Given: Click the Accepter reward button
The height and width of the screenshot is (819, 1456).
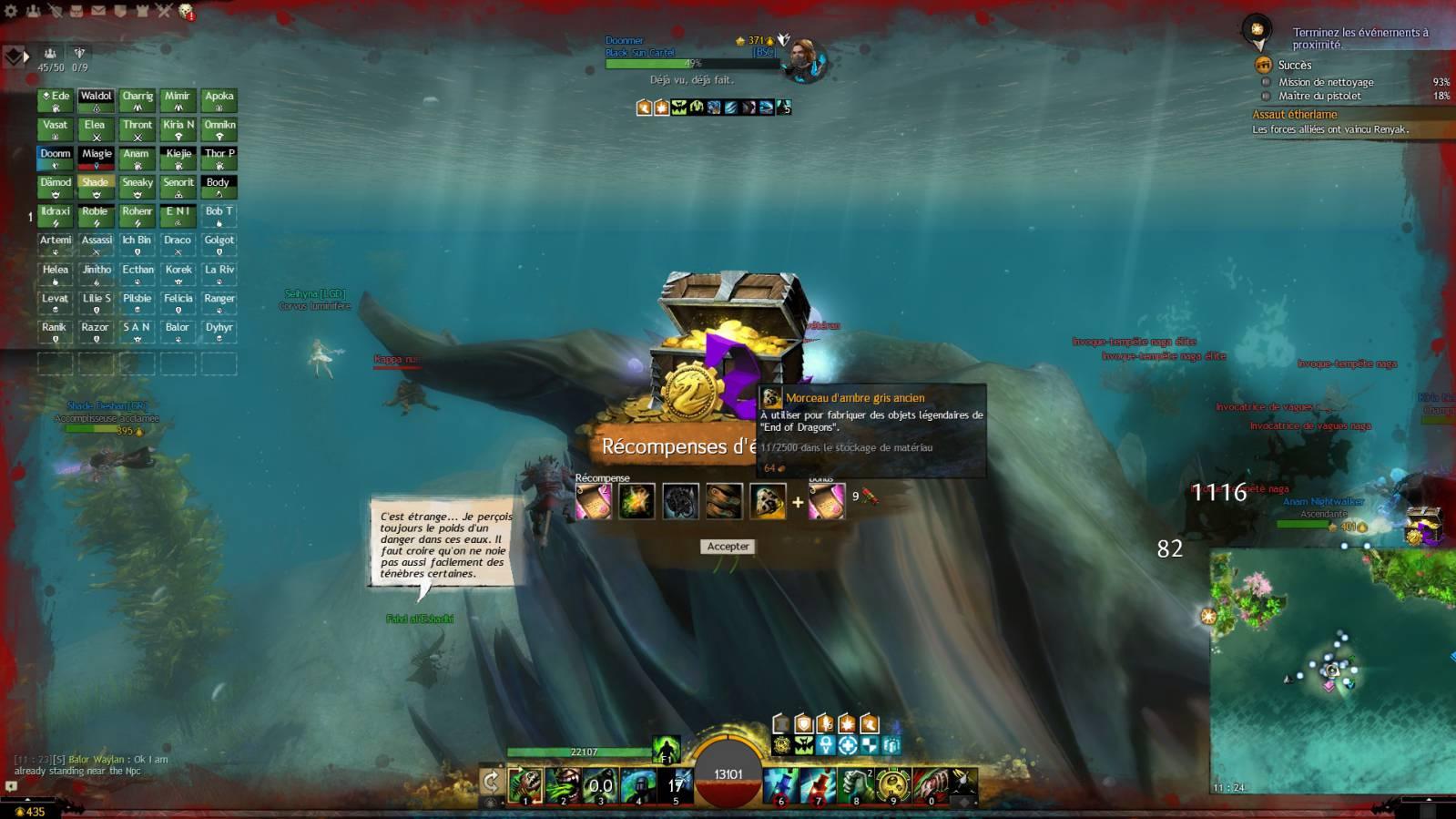Looking at the screenshot, I should point(728,547).
